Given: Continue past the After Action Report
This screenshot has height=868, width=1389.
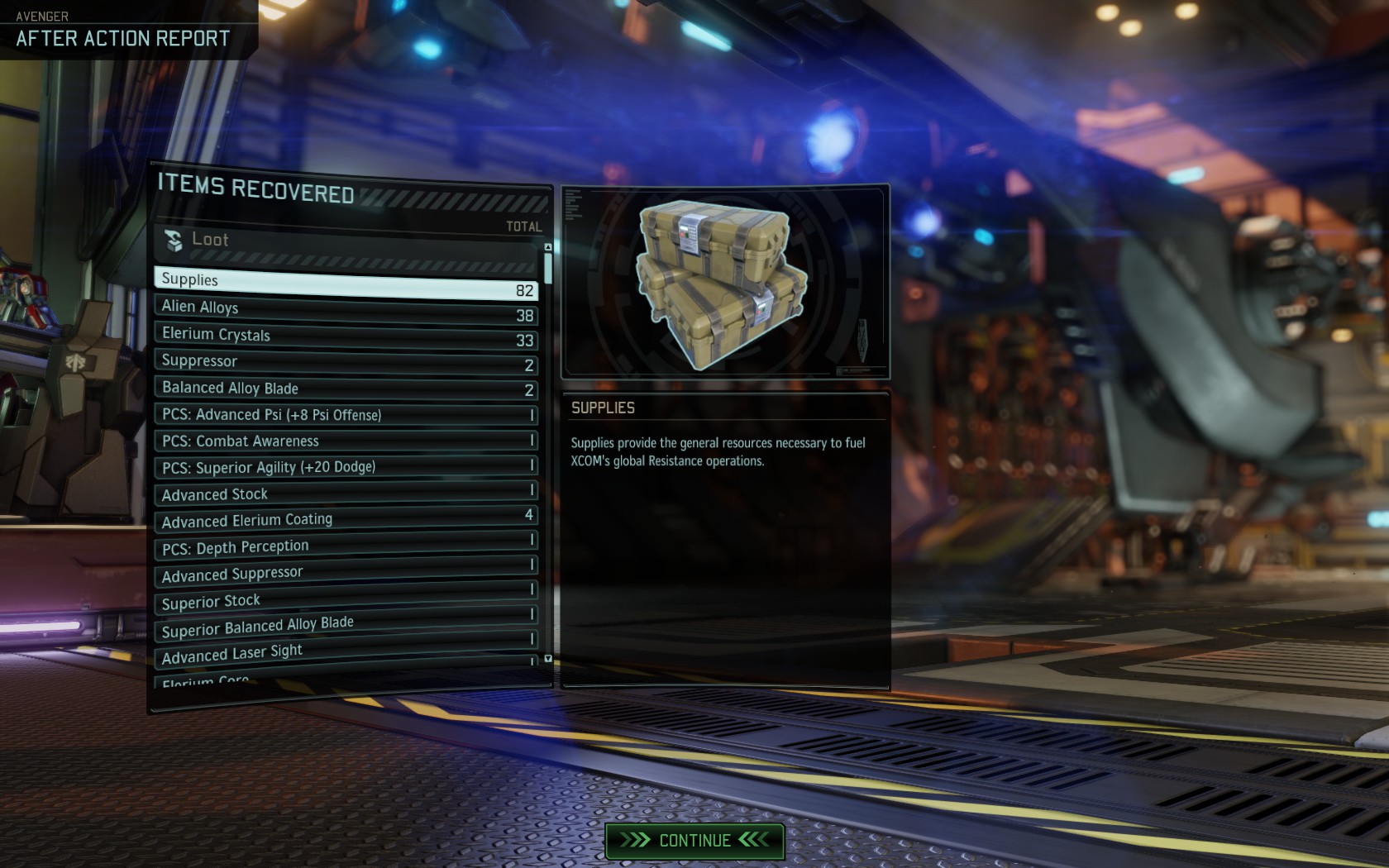Looking at the screenshot, I should click(x=694, y=841).
